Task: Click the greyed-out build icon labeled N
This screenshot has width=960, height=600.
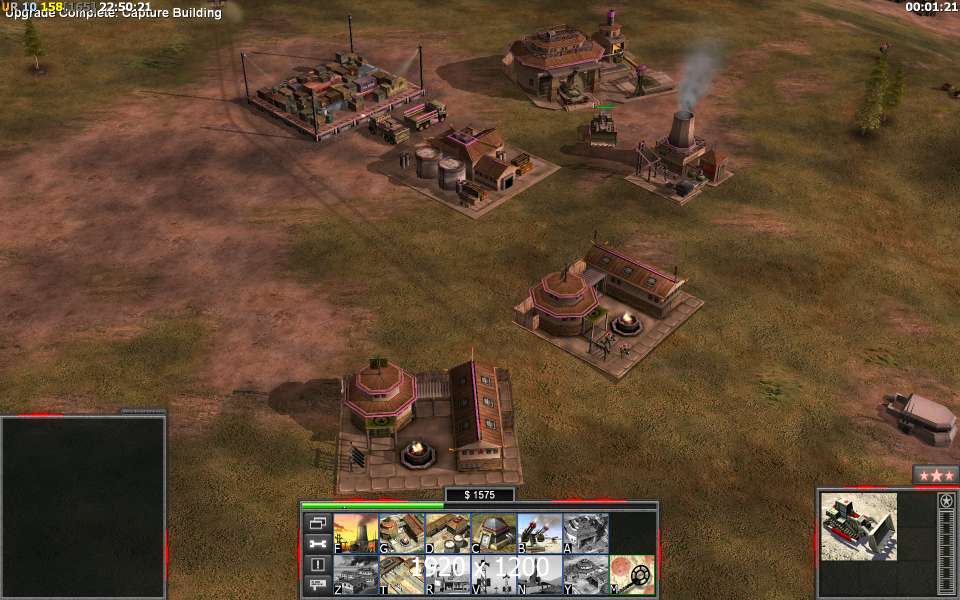Action: click(x=539, y=575)
